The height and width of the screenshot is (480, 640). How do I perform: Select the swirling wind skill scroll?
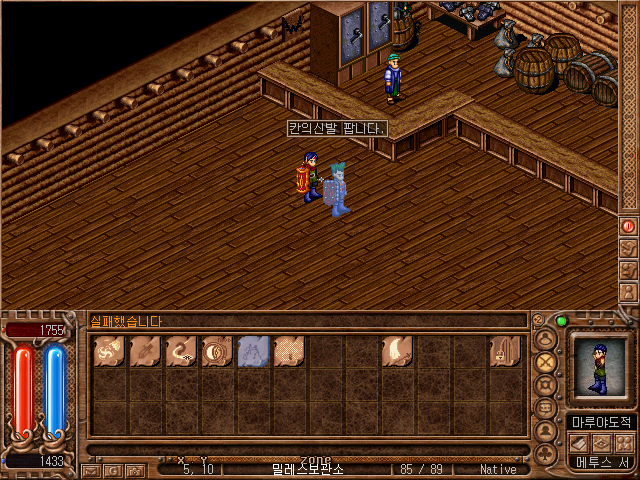tap(108, 351)
